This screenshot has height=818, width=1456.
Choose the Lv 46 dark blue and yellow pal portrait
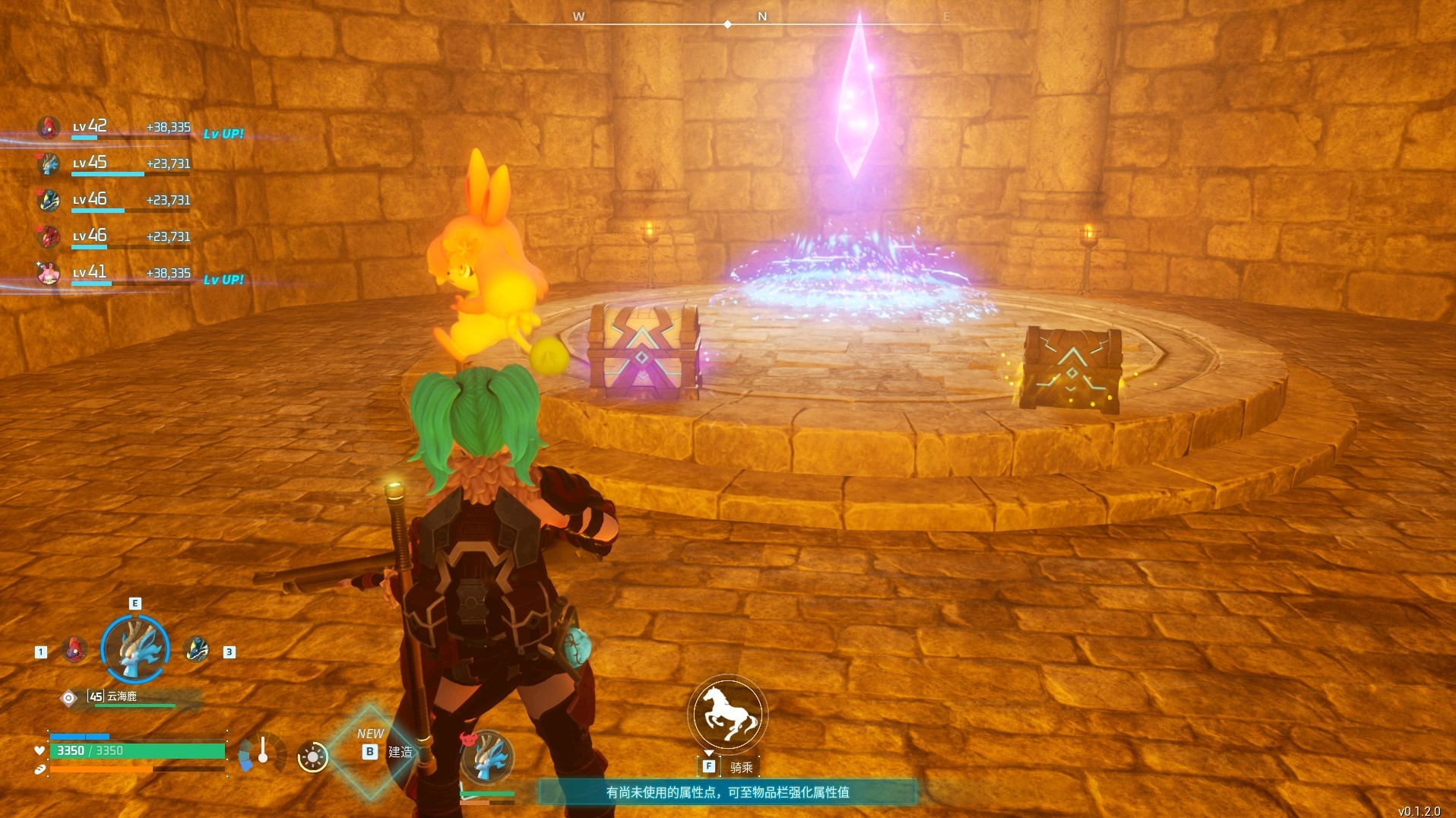49,200
